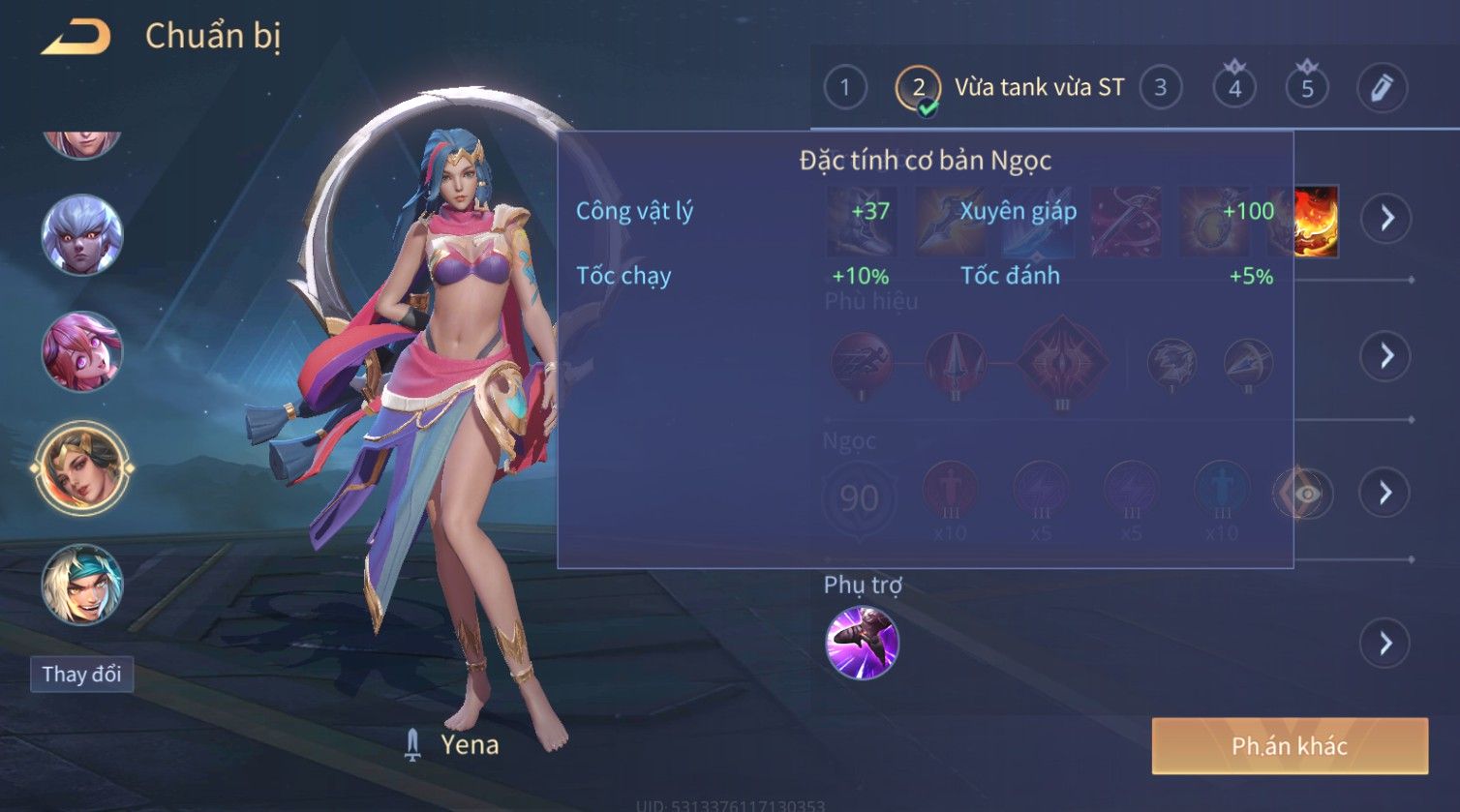Edit the loadout name with pencil icon
Viewport: 1460px width, 812px height.
tap(1382, 88)
